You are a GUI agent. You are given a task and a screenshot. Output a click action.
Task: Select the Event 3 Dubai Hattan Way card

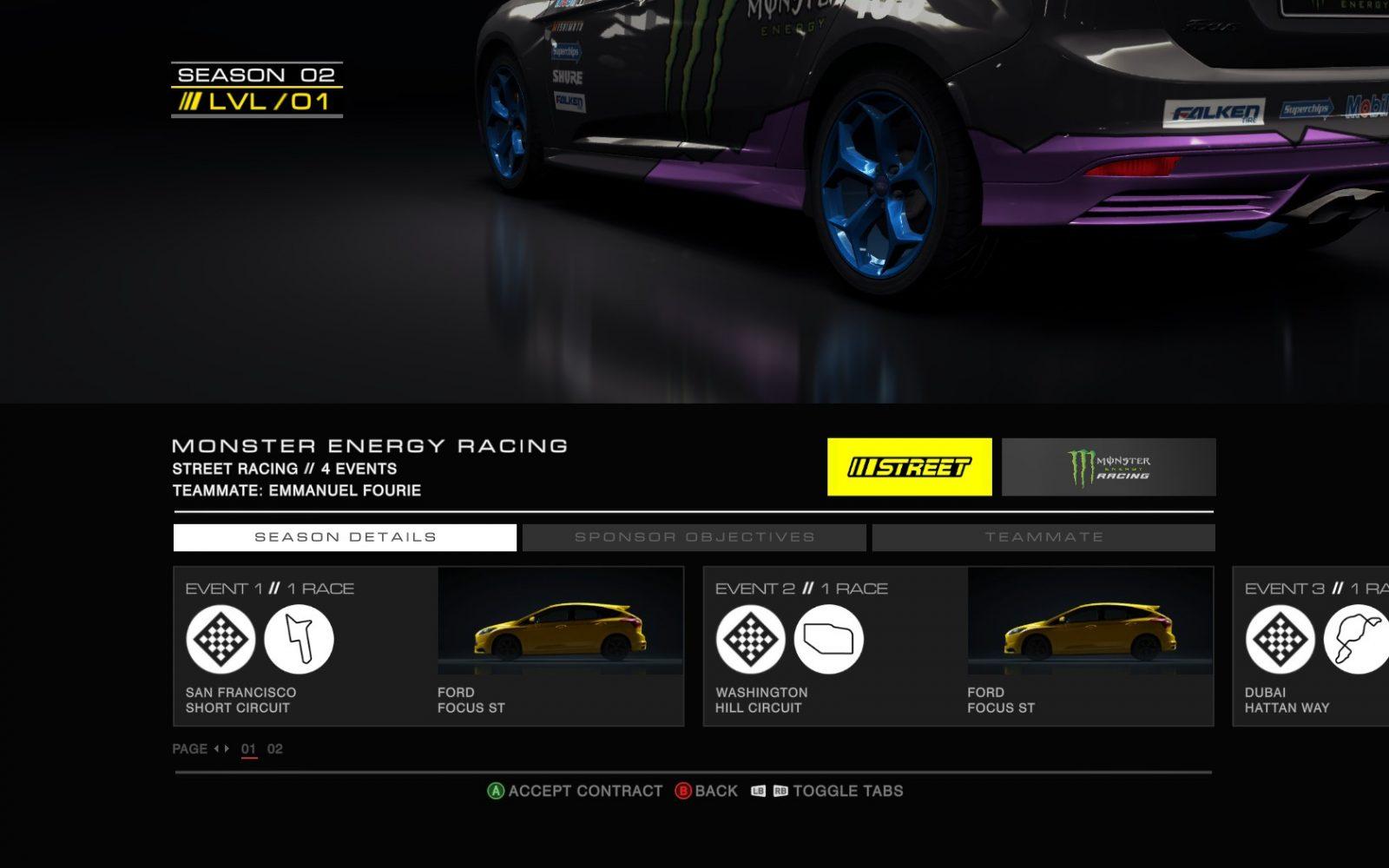1311,646
